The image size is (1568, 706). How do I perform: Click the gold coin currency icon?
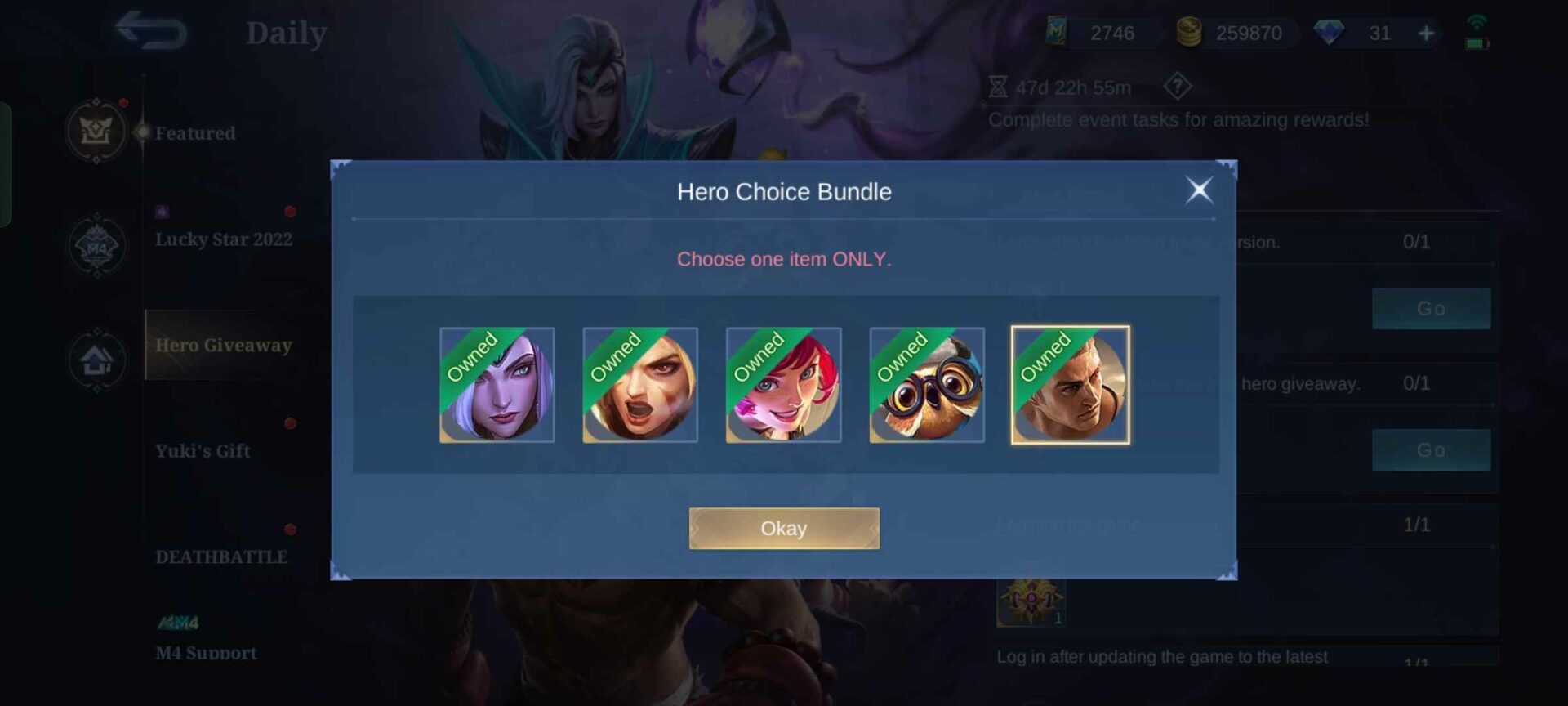pyautogui.click(x=1191, y=34)
